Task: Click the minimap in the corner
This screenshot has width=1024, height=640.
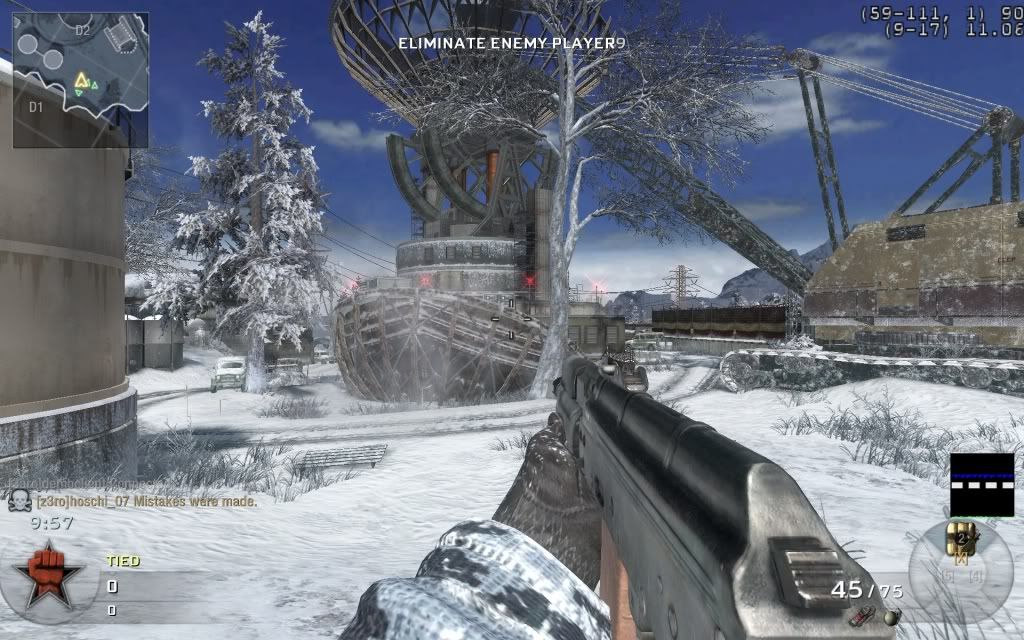Action: point(80,79)
